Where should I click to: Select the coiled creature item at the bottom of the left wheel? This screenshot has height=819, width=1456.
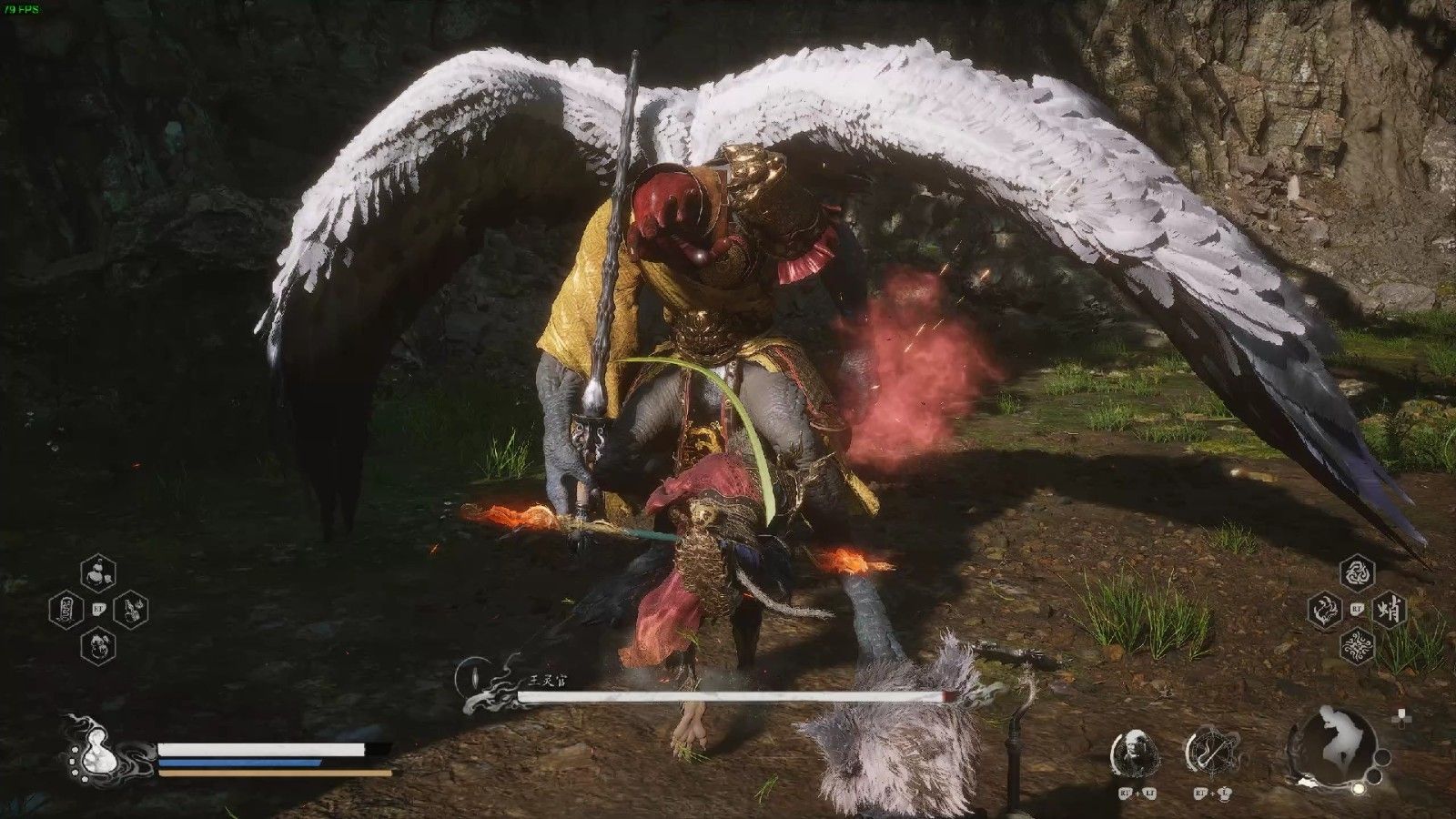[97, 645]
